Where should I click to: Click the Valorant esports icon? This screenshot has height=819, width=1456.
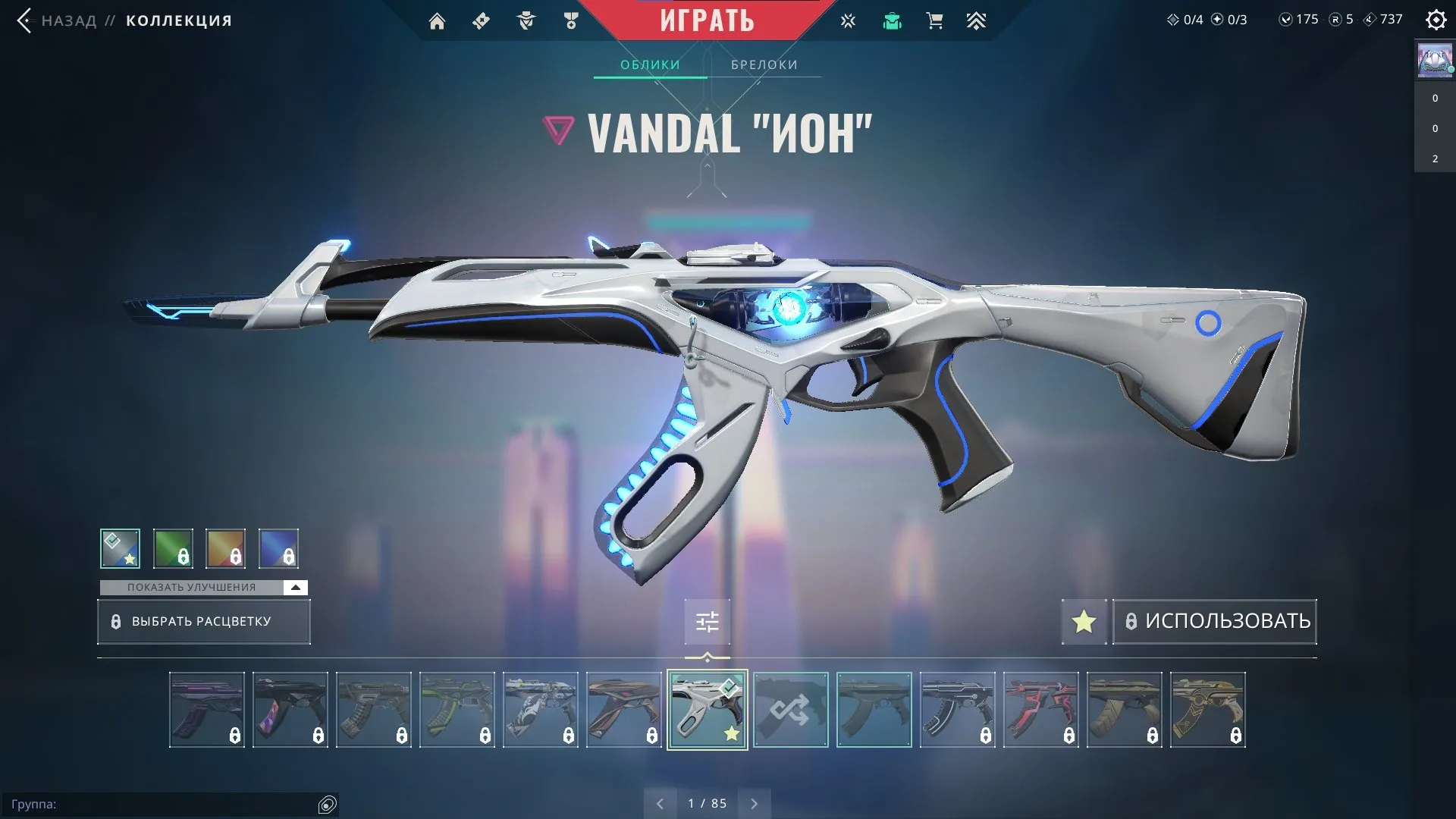(x=847, y=20)
